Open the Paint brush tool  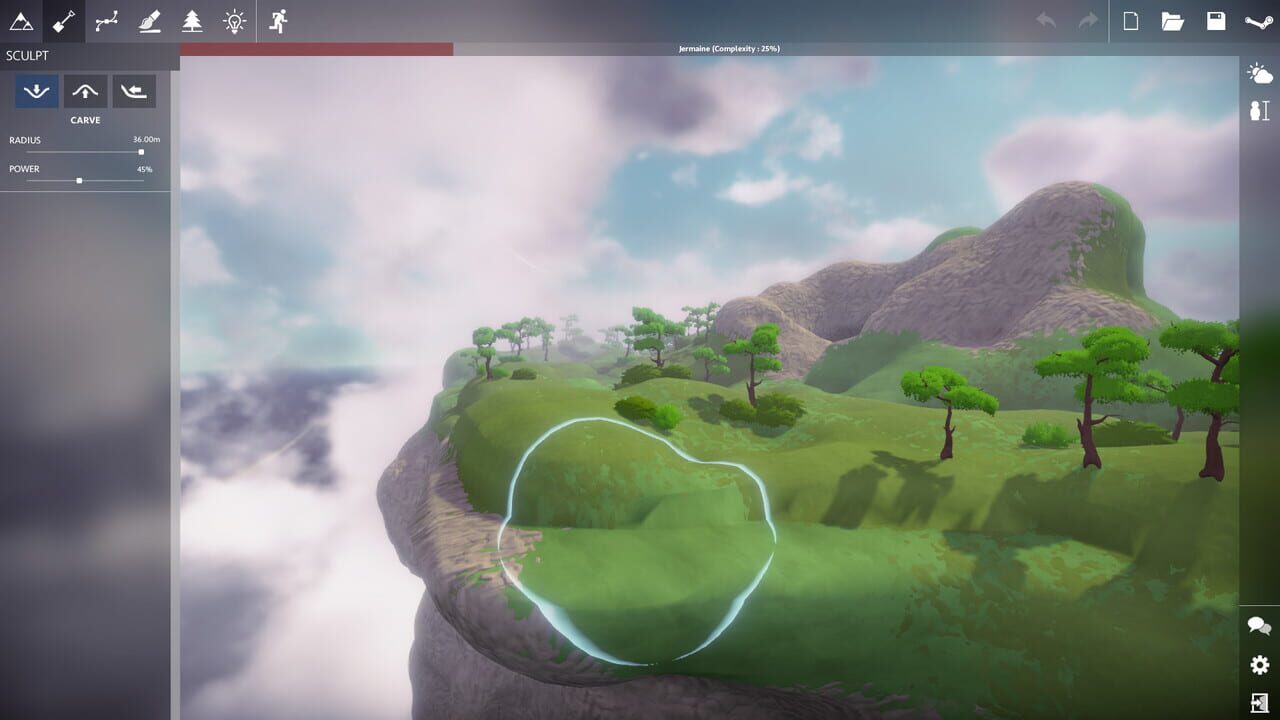pos(149,21)
